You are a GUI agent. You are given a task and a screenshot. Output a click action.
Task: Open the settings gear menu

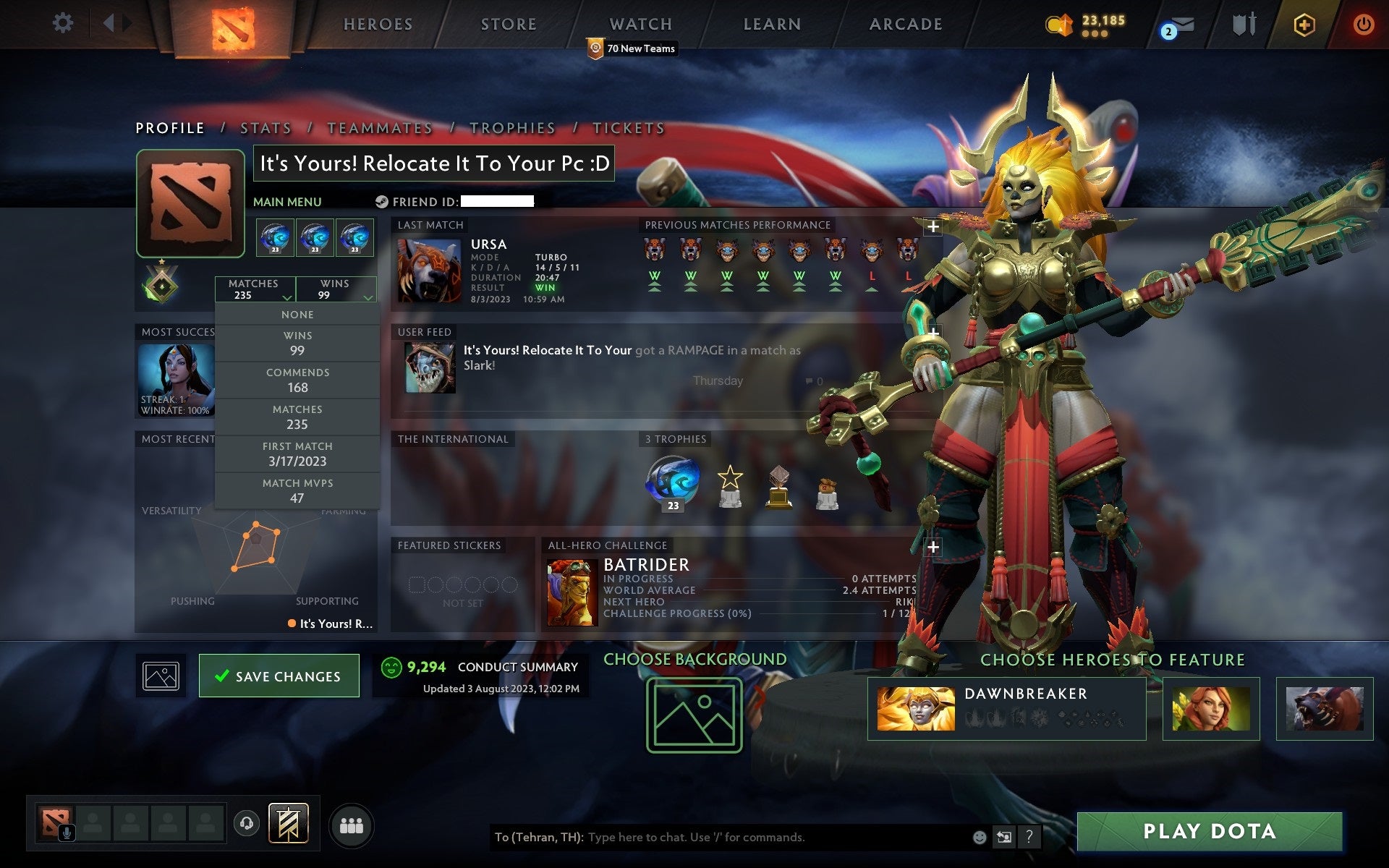click(64, 22)
